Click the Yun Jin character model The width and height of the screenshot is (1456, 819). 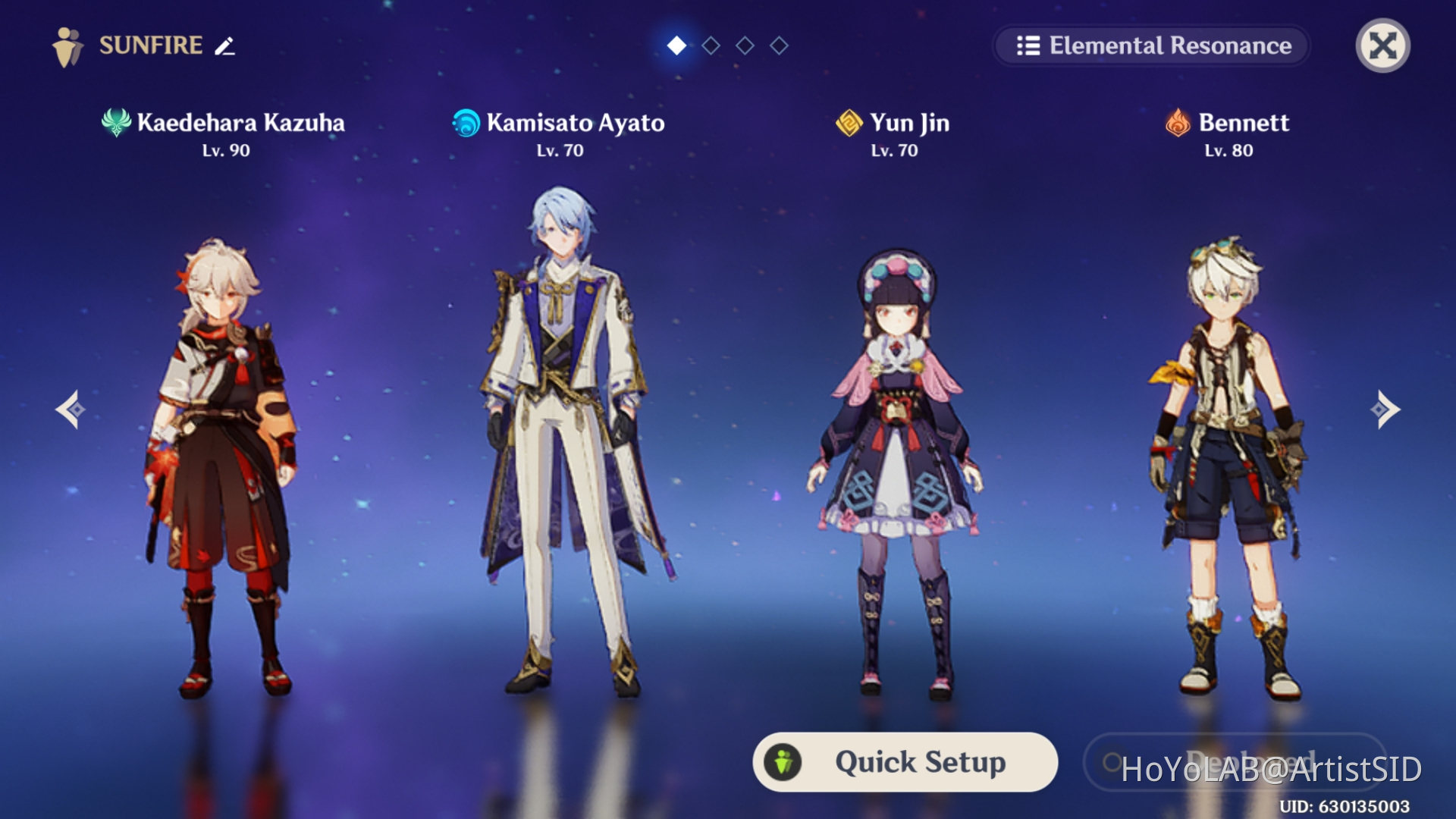tap(895, 455)
